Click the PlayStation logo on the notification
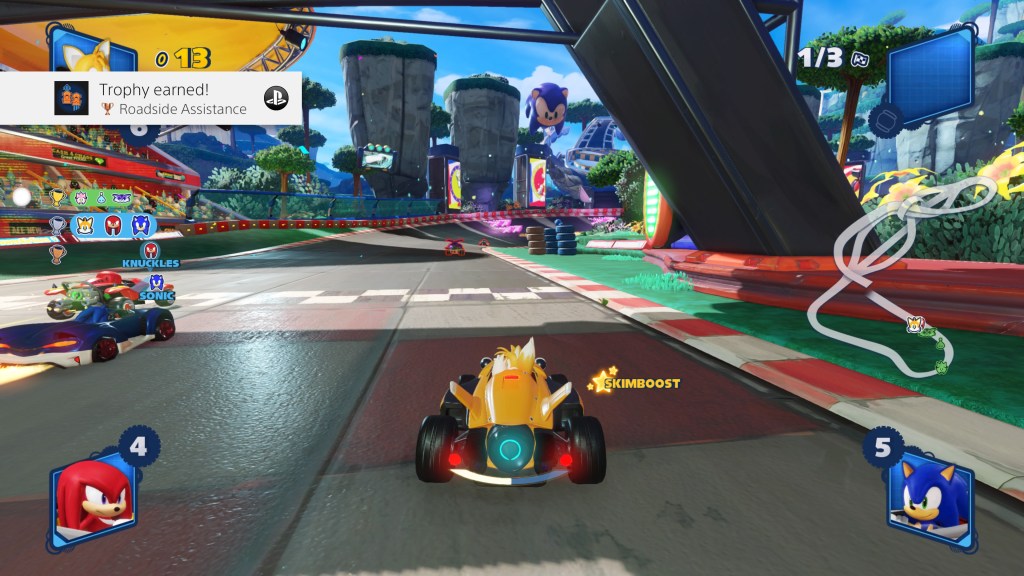Viewport: 1024px width, 576px height. [275, 97]
